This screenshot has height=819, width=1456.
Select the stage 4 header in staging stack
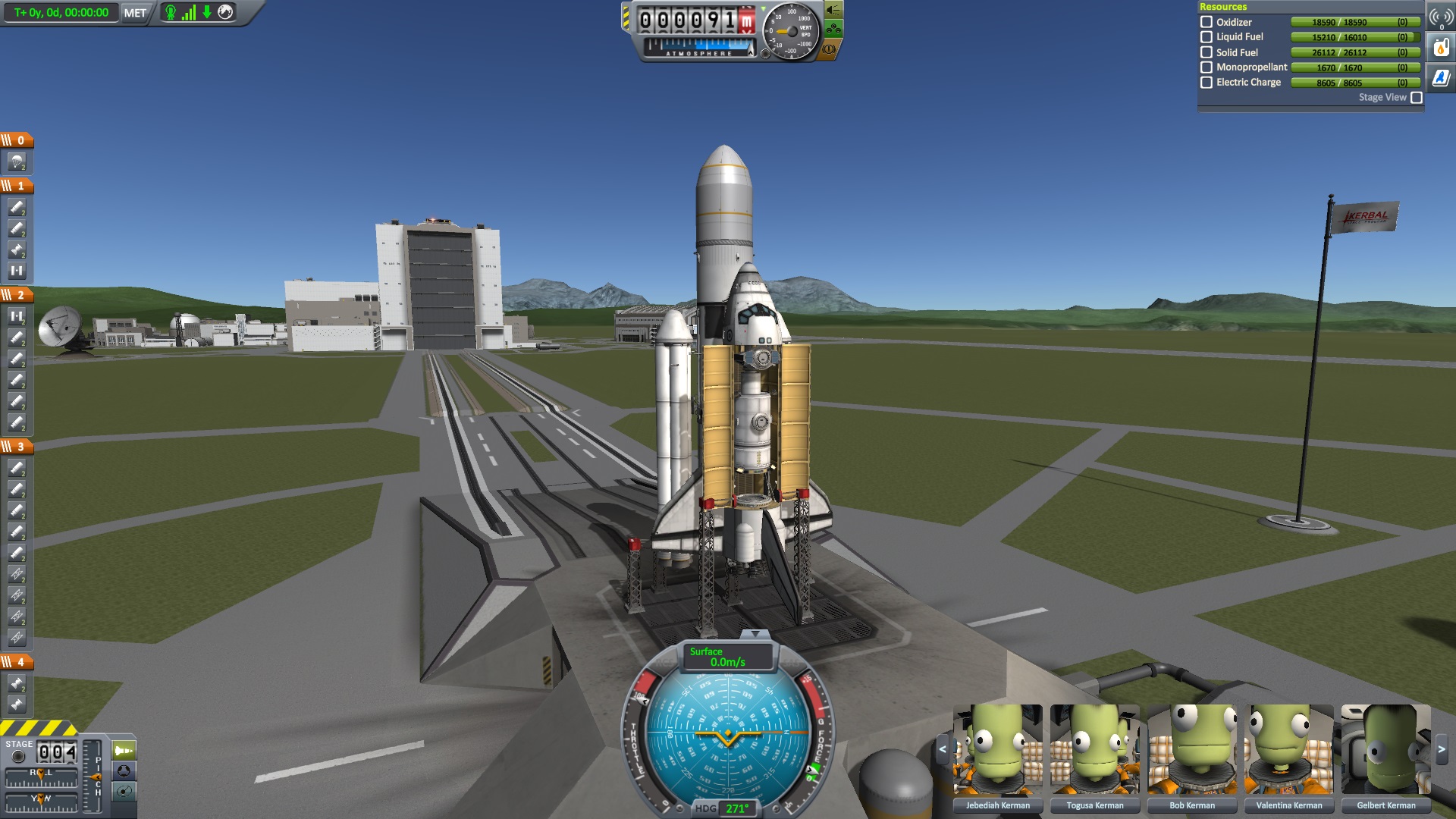tap(17, 662)
